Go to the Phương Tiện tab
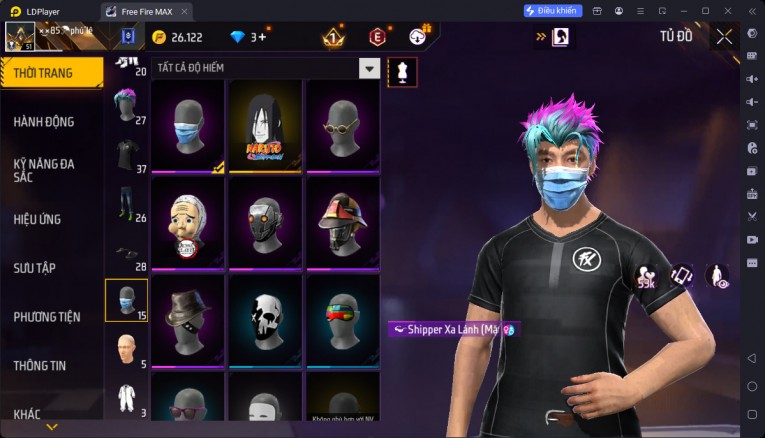 47,317
